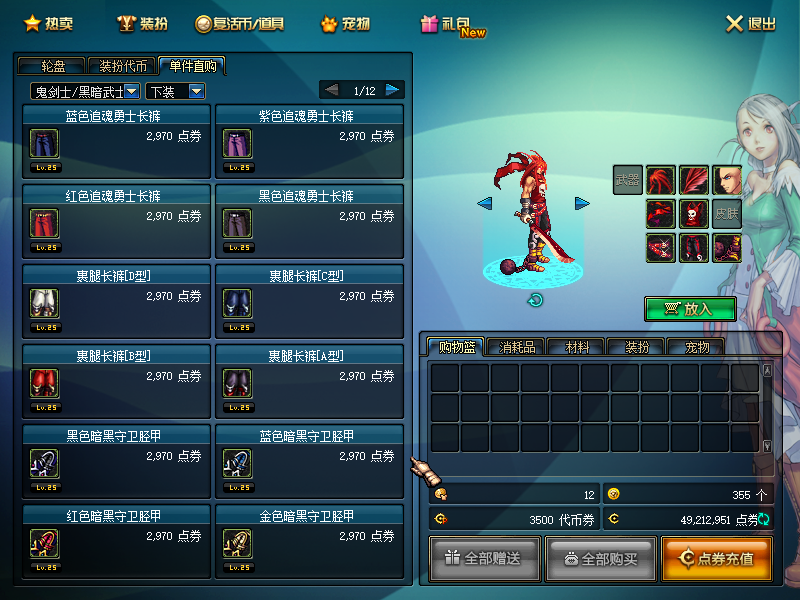Switch to the 装扮代币 token tab

pos(123,66)
